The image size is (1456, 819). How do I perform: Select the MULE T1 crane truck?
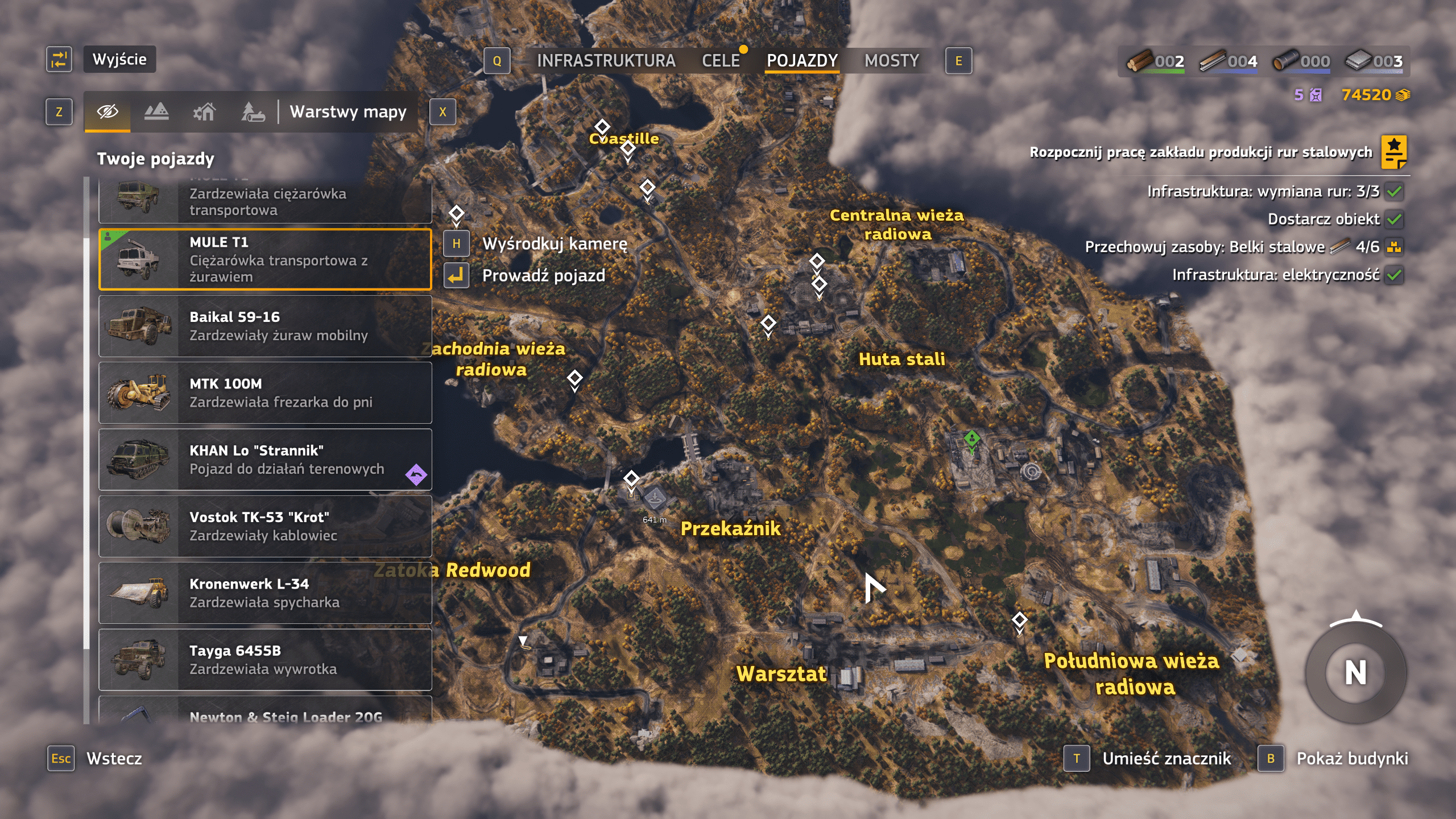265,259
